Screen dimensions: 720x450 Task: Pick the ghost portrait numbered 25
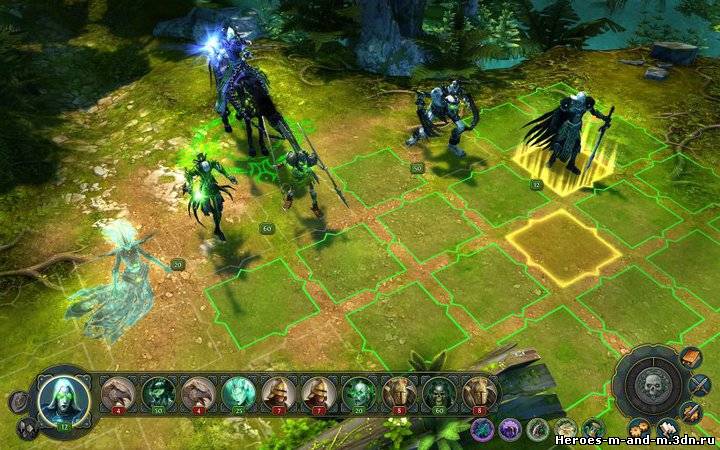click(x=238, y=394)
